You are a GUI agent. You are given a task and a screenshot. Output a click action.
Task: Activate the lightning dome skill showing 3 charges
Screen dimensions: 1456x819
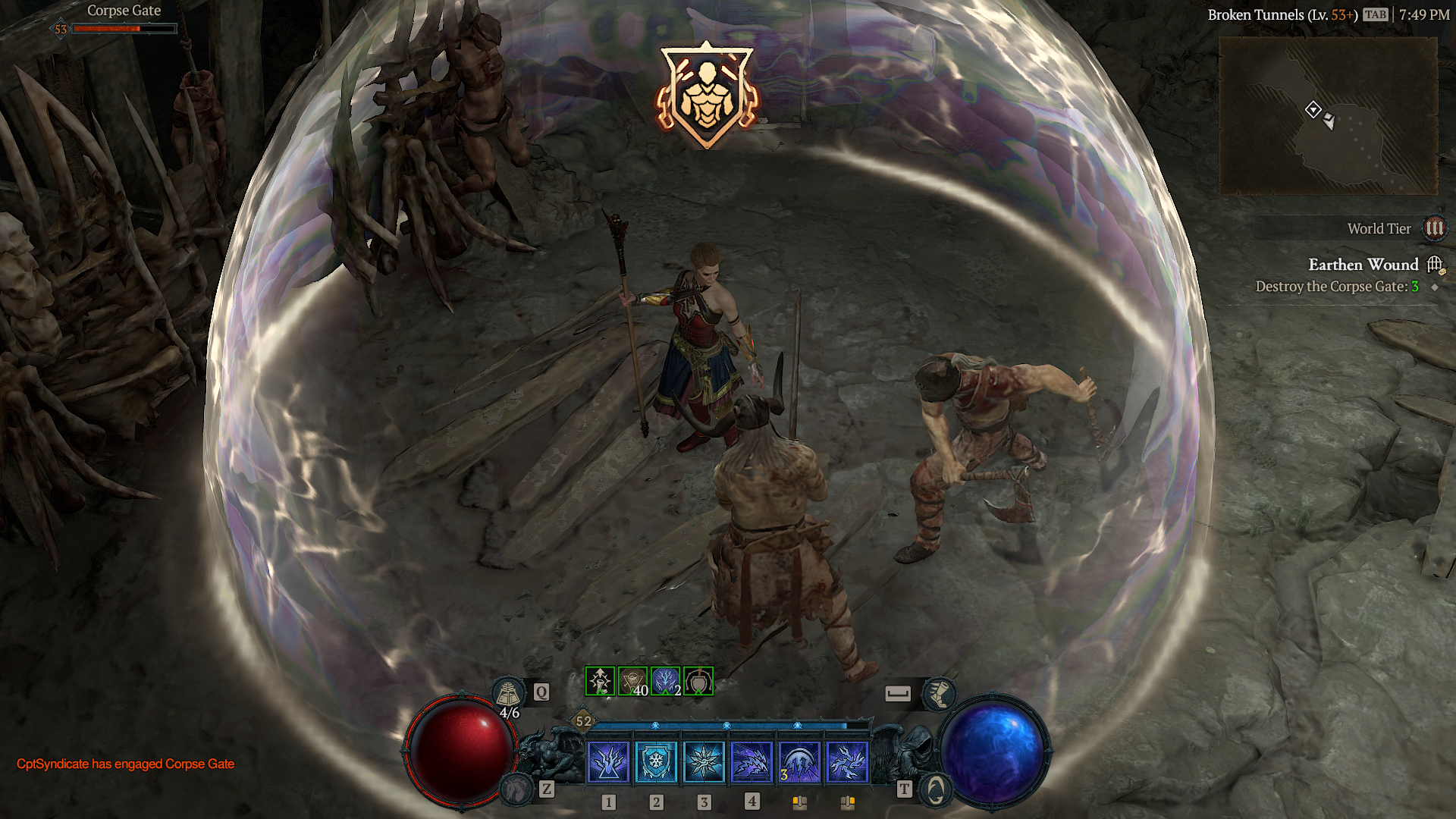799,761
